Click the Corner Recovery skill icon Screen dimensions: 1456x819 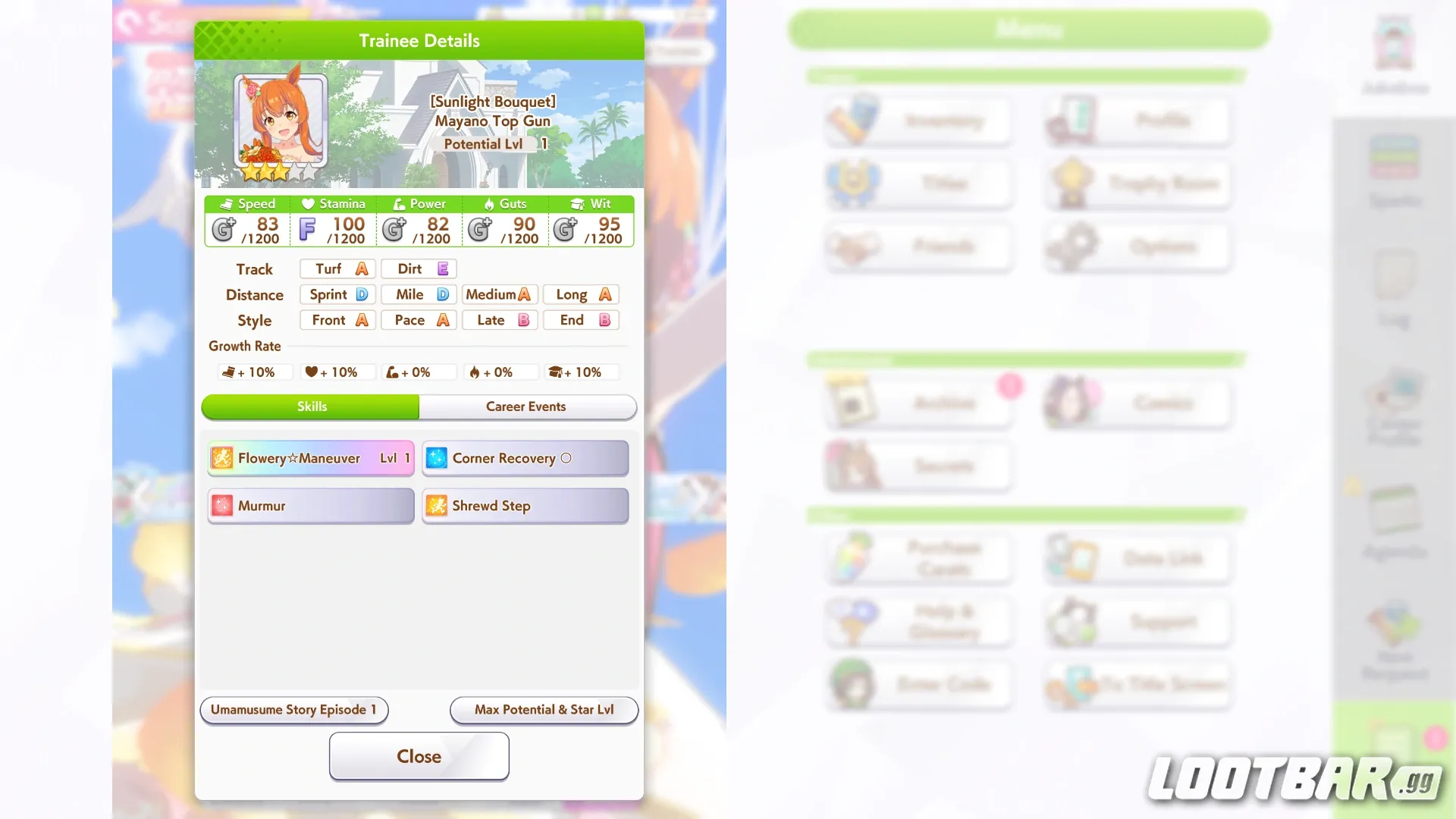tap(437, 458)
